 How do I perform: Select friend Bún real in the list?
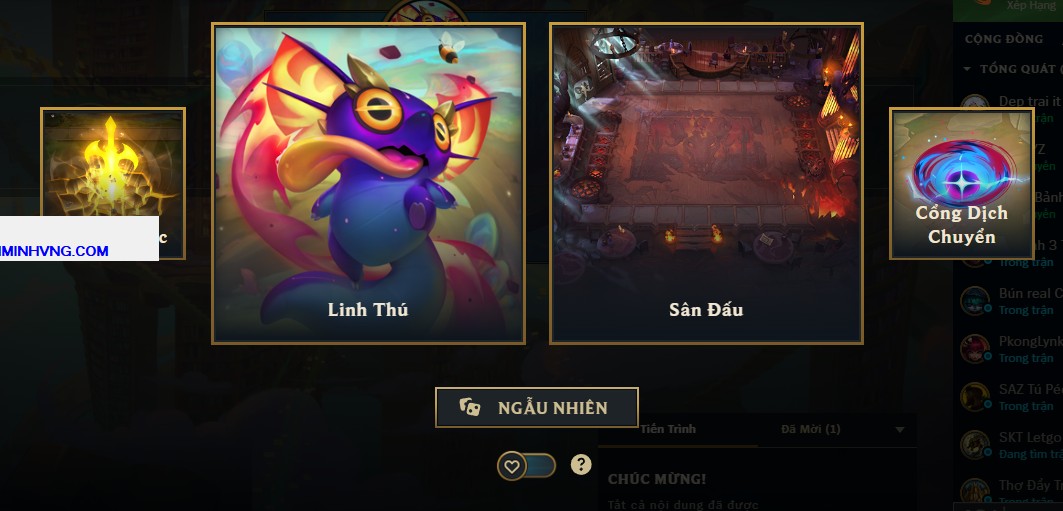[1020, 300]
